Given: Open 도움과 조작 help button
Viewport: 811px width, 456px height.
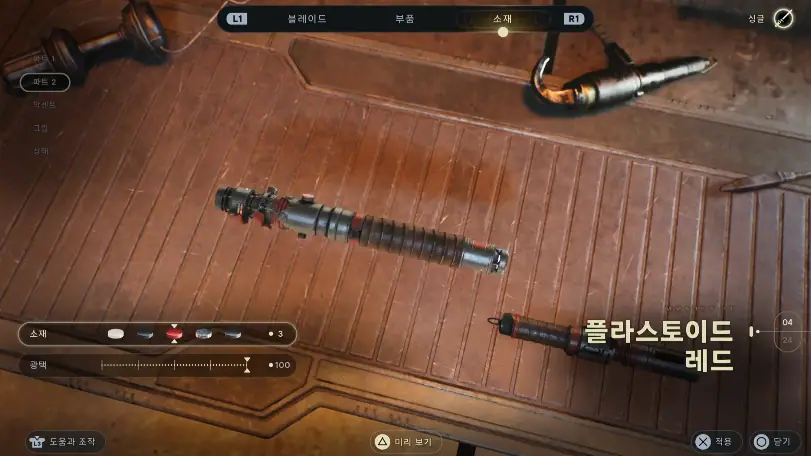Looking at the screenshot, I should [66, 441].
